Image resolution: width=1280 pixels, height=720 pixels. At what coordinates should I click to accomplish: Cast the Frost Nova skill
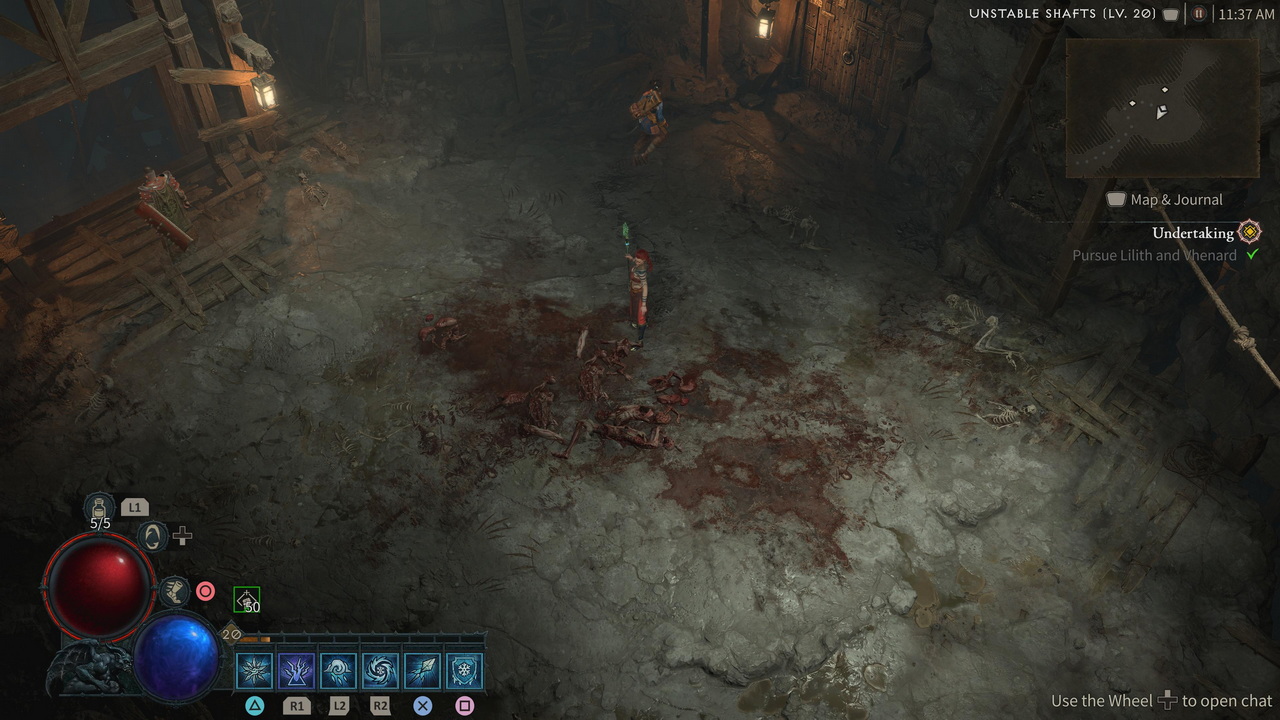click(x=254, y=671)
